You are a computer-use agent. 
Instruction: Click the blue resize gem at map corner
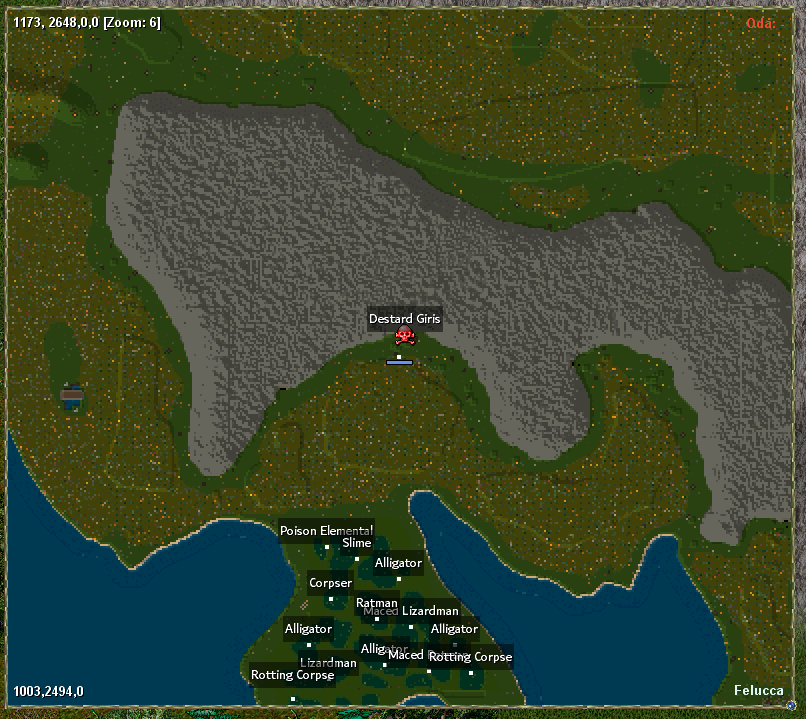click(x=792, y=707)
